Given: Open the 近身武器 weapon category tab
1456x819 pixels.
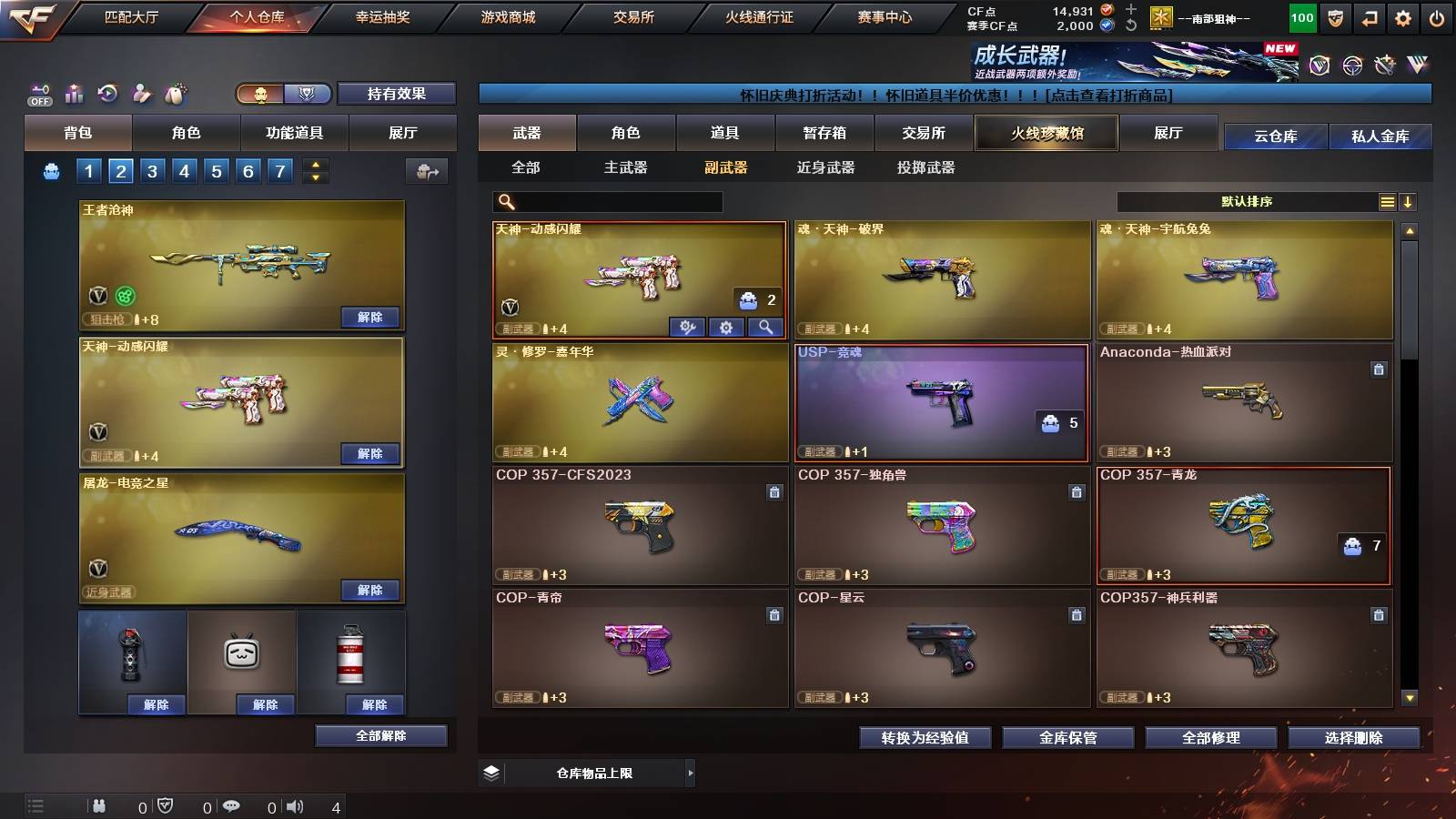Looking at the screenshot, I should coord(824,167).
